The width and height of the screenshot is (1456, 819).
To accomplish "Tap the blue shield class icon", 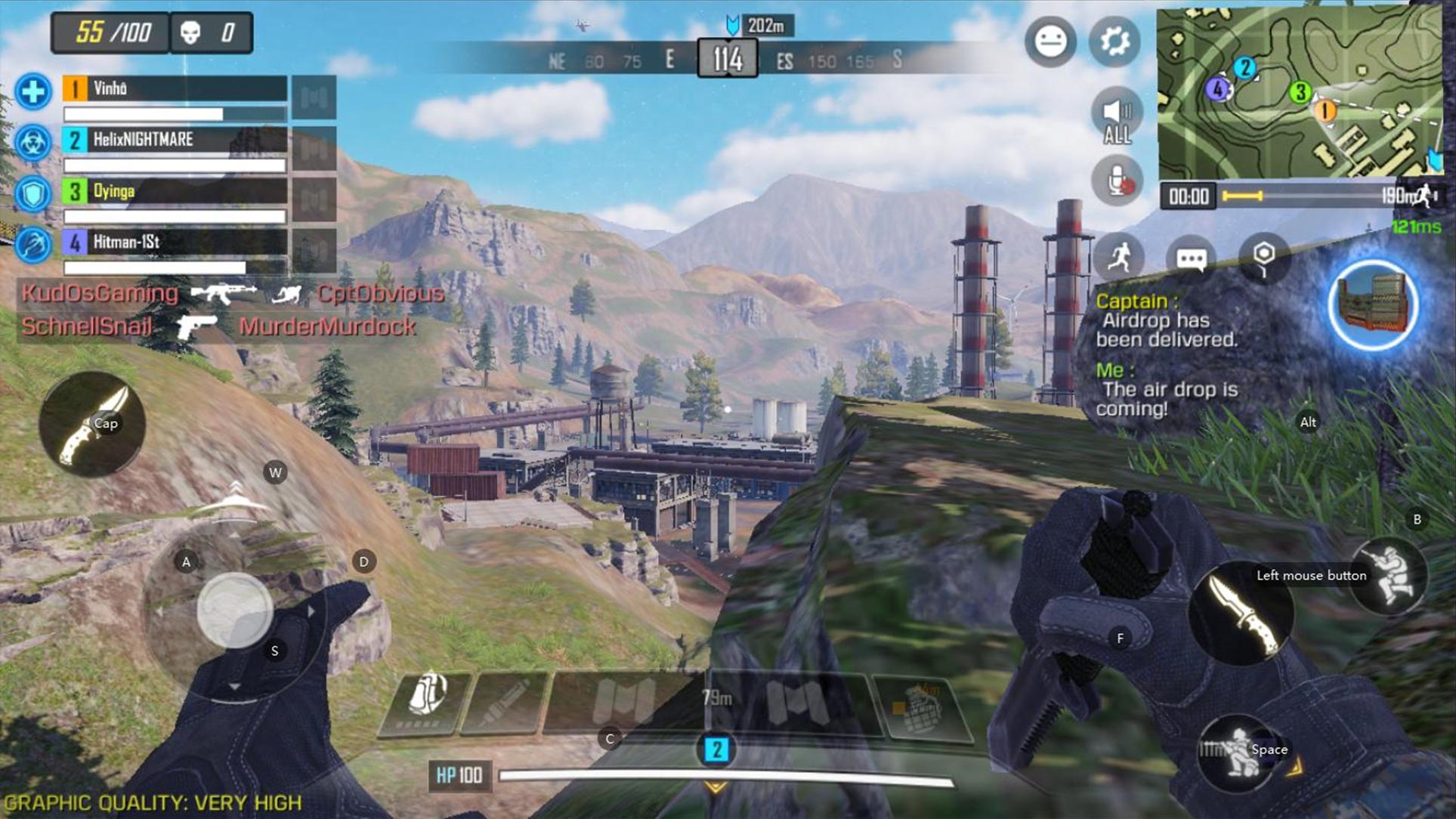I will pos(32,193).
